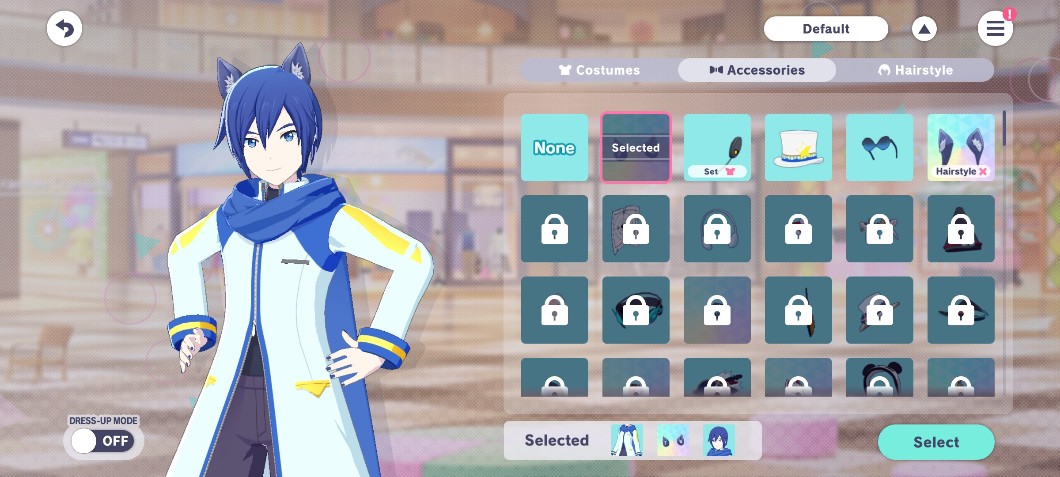Choose the None accessory tile
This screenshot has height=477, width=1060.
tap(554, 148)
